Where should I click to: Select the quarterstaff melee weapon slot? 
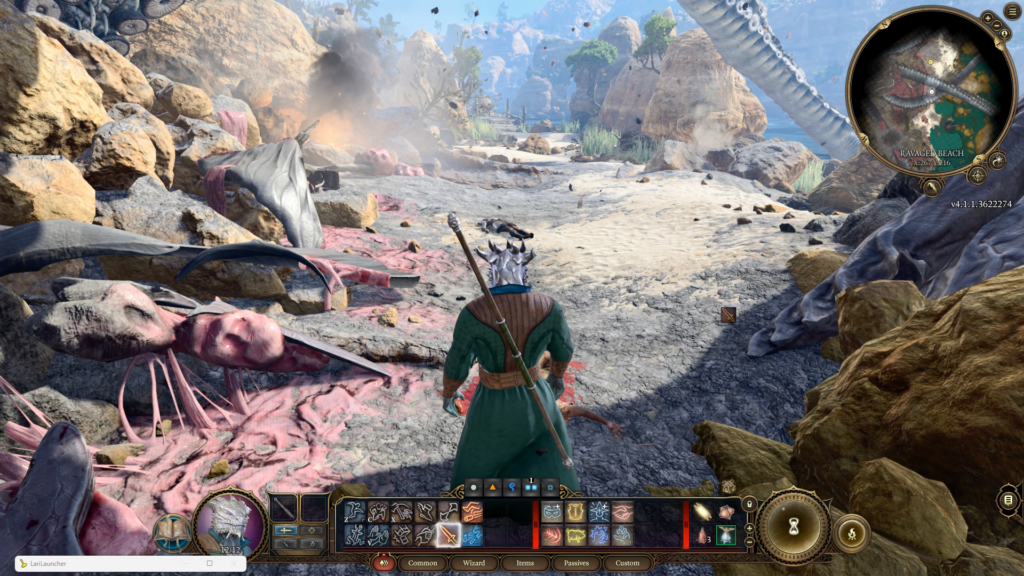[x=284, y=507]
